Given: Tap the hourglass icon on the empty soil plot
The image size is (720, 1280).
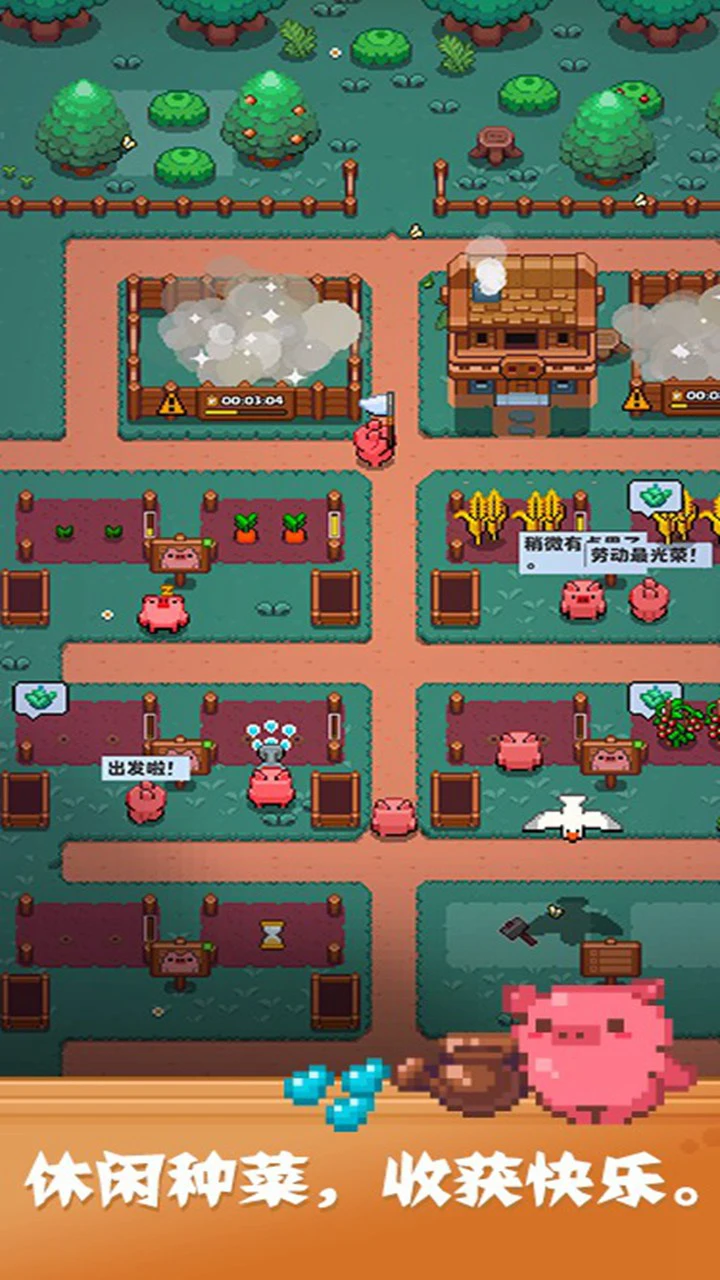Looking at the screenshot, I should click(x=271, y=934).
